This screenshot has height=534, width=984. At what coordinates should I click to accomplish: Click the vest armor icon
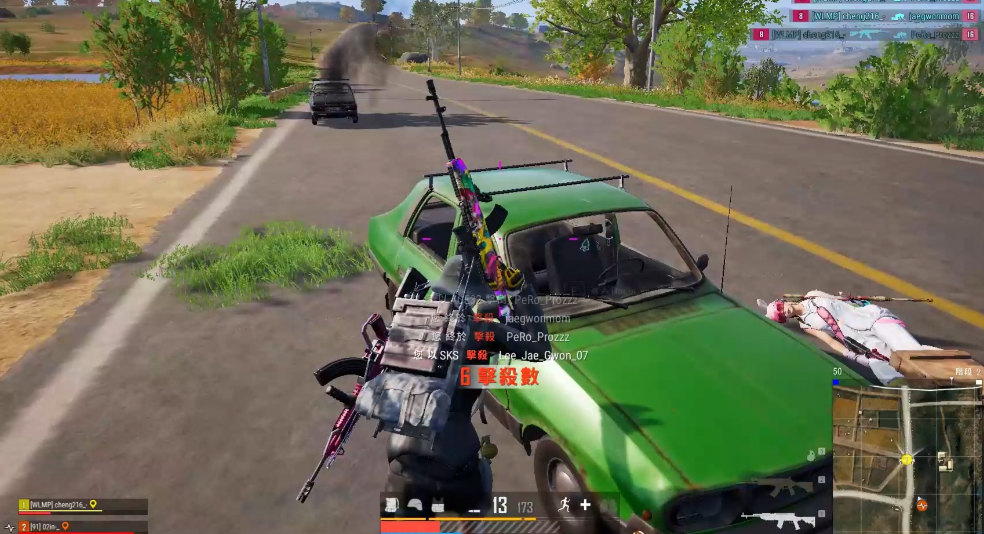[437, 505]
